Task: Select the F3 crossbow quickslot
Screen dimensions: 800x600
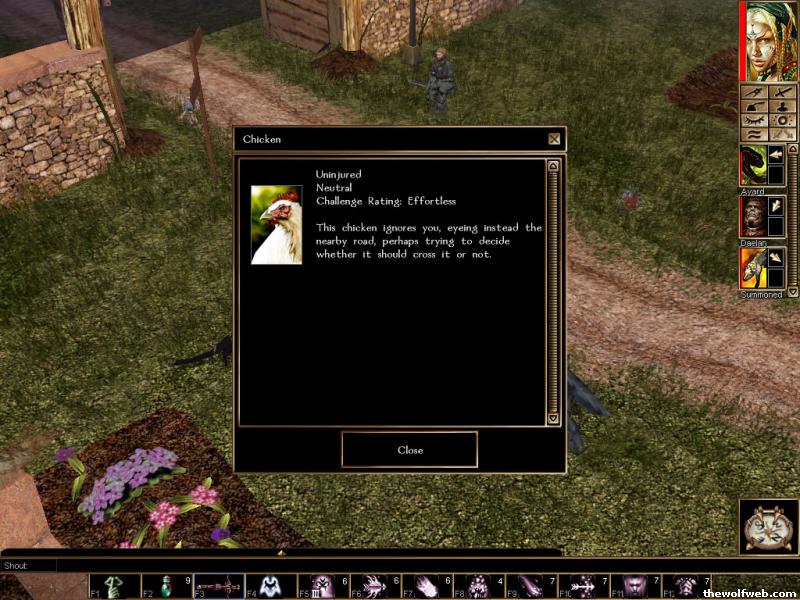Action: [x=218, y=586]
